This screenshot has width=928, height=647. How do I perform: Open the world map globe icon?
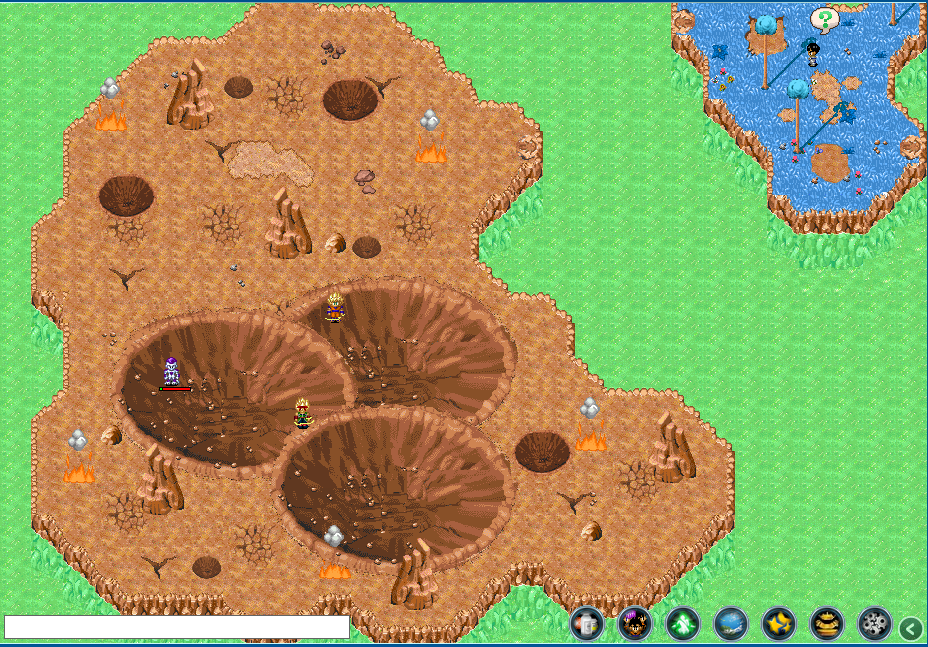[x=731, y=624]
